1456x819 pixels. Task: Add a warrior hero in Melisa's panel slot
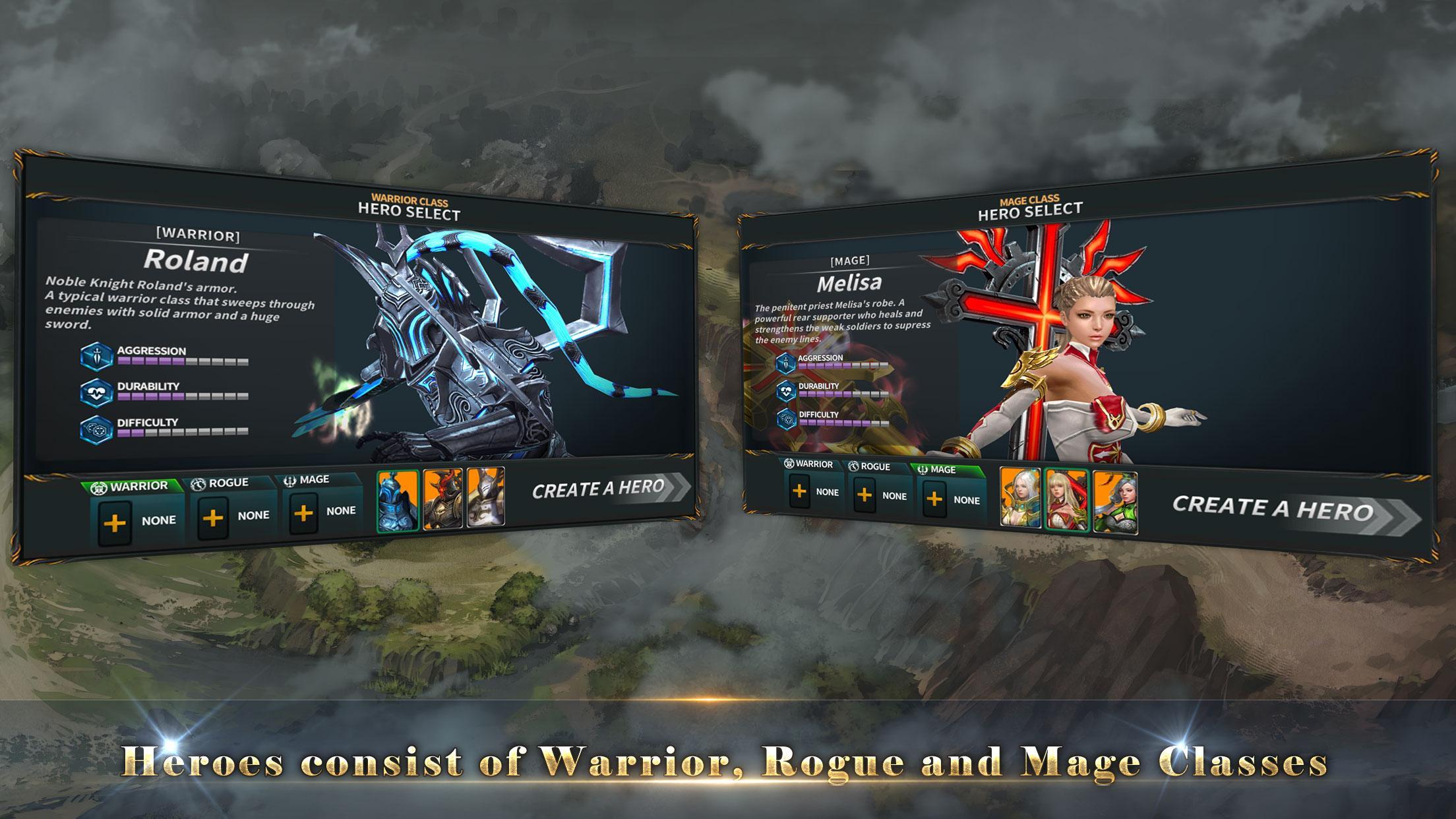coord(799,491)
